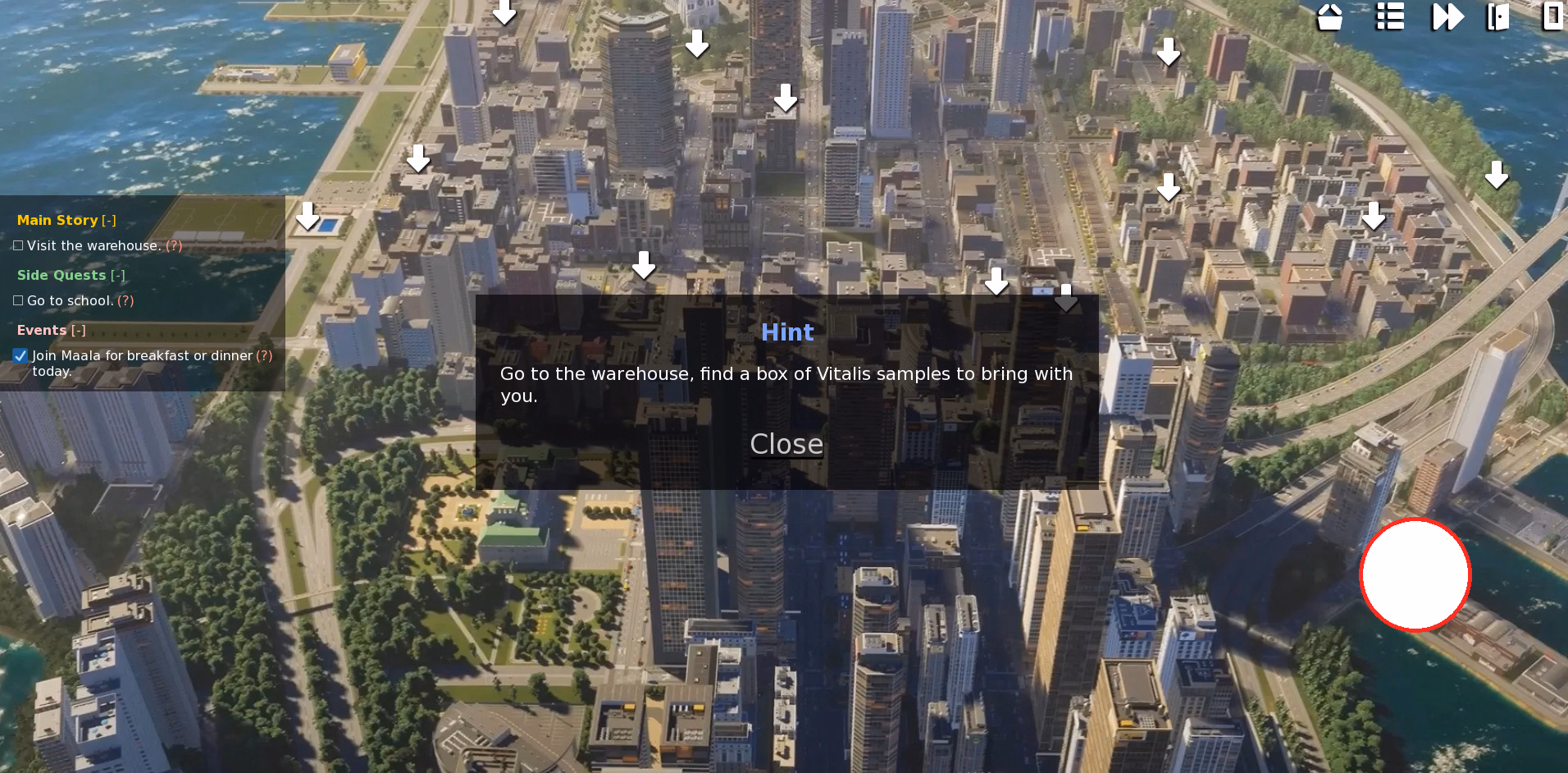Open the phone icon
The image size is (1568, 773).
(x=1552, y=16)
